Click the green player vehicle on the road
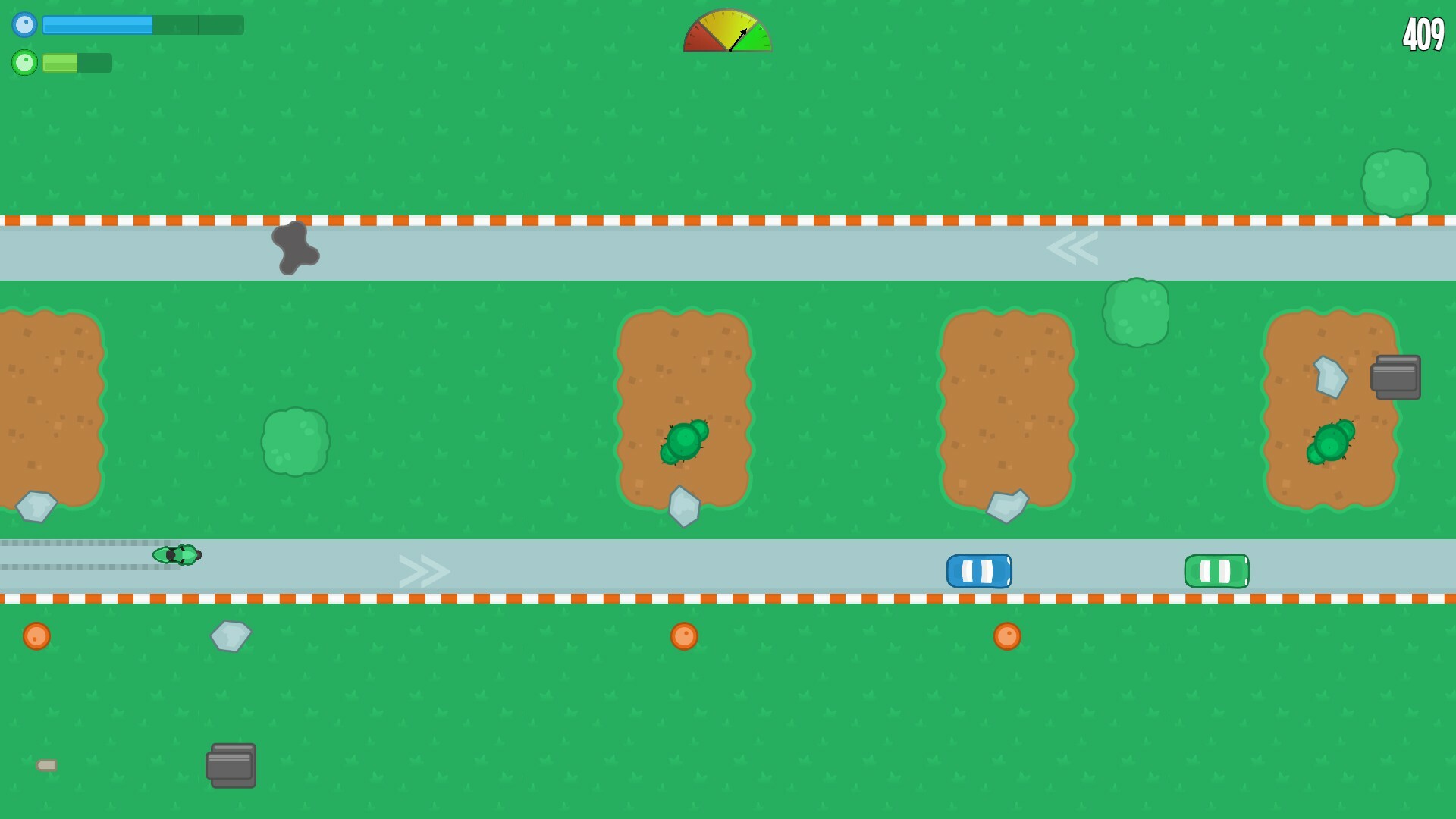 (176, 555)
